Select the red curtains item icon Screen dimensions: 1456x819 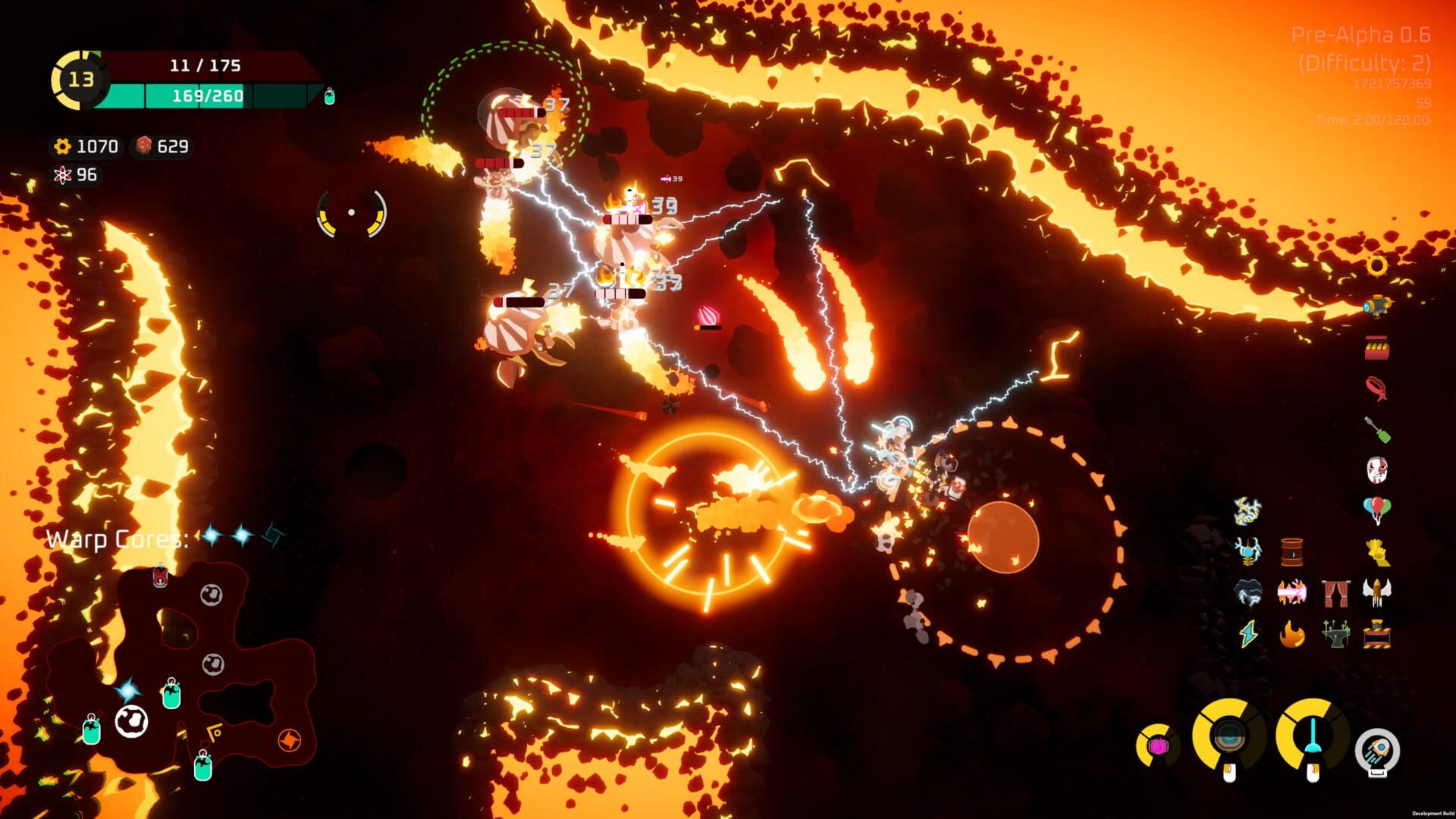coord(1337,593)
